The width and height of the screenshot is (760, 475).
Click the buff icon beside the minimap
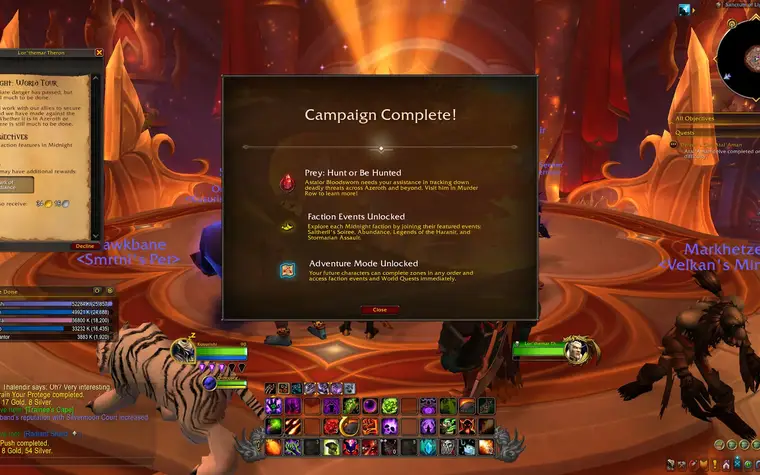pyautogui.click(x=685, y=10)
